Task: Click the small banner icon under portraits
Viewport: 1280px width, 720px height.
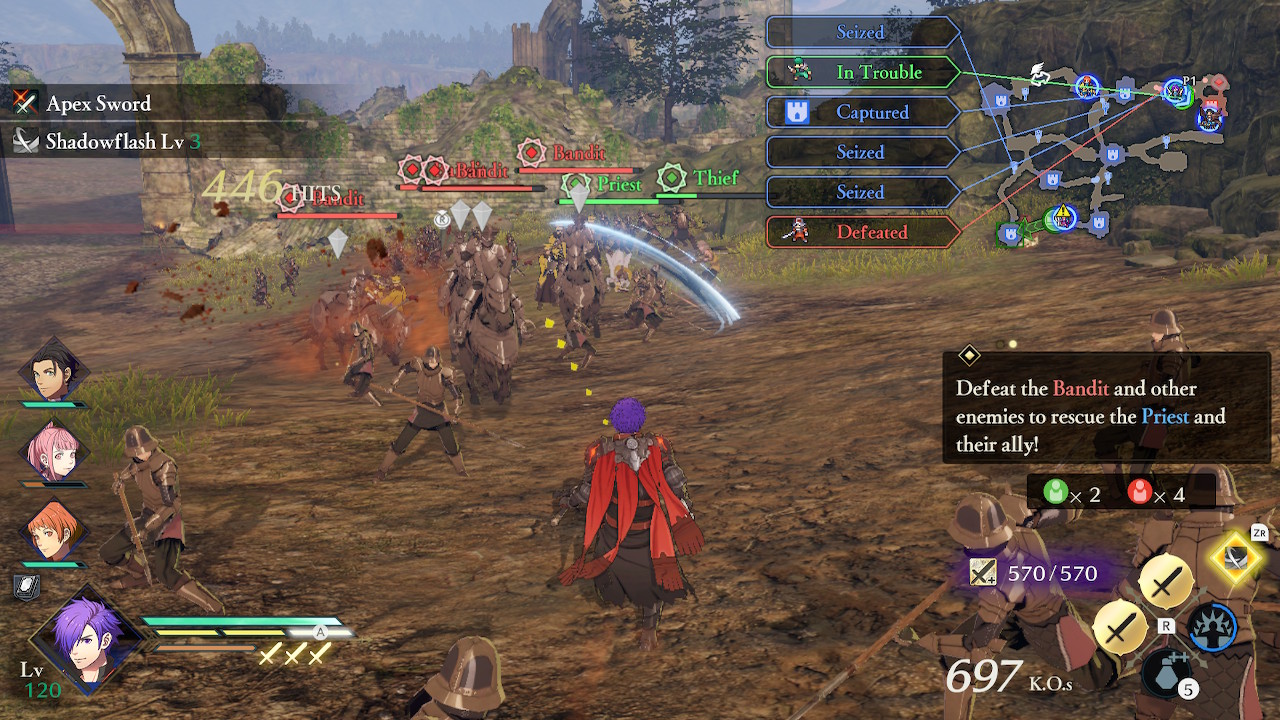Action: tap(26, 588)
